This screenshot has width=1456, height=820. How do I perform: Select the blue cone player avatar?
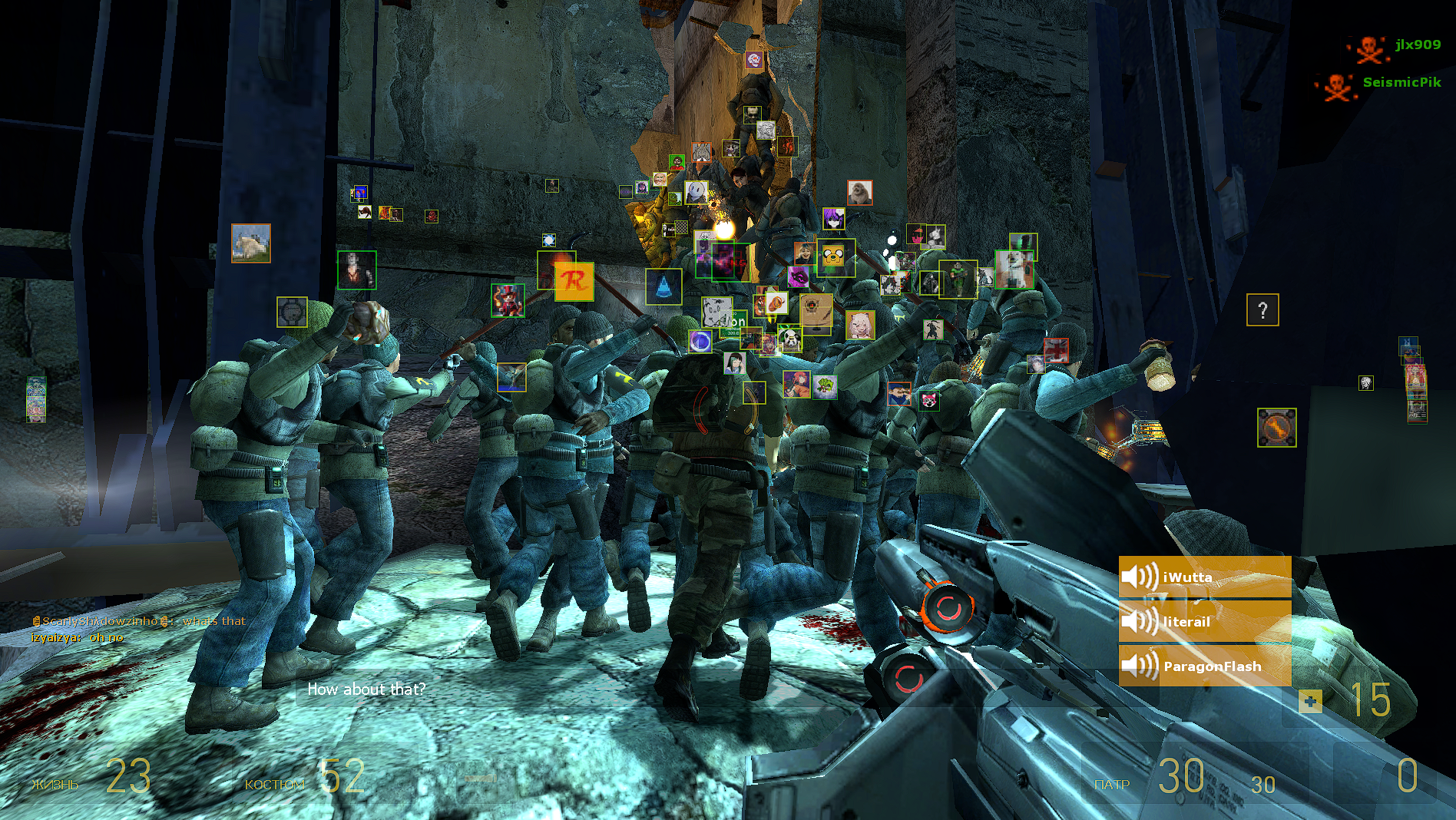pos(663,286)
